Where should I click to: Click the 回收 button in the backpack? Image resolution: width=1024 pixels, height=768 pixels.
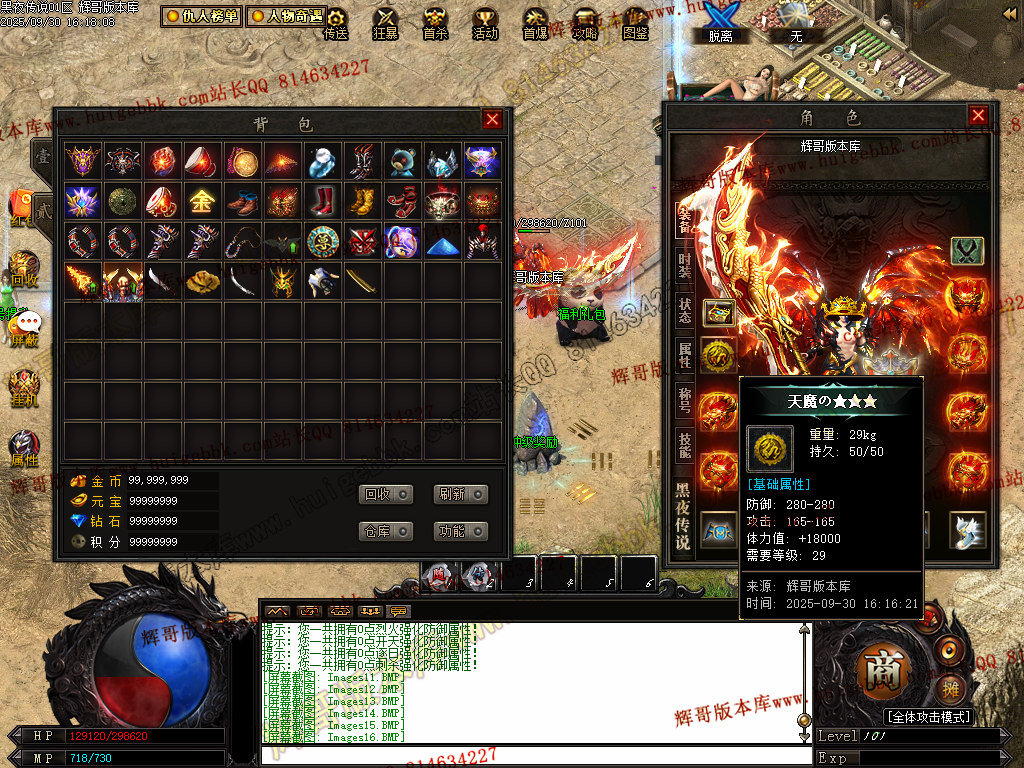[386, 494]
